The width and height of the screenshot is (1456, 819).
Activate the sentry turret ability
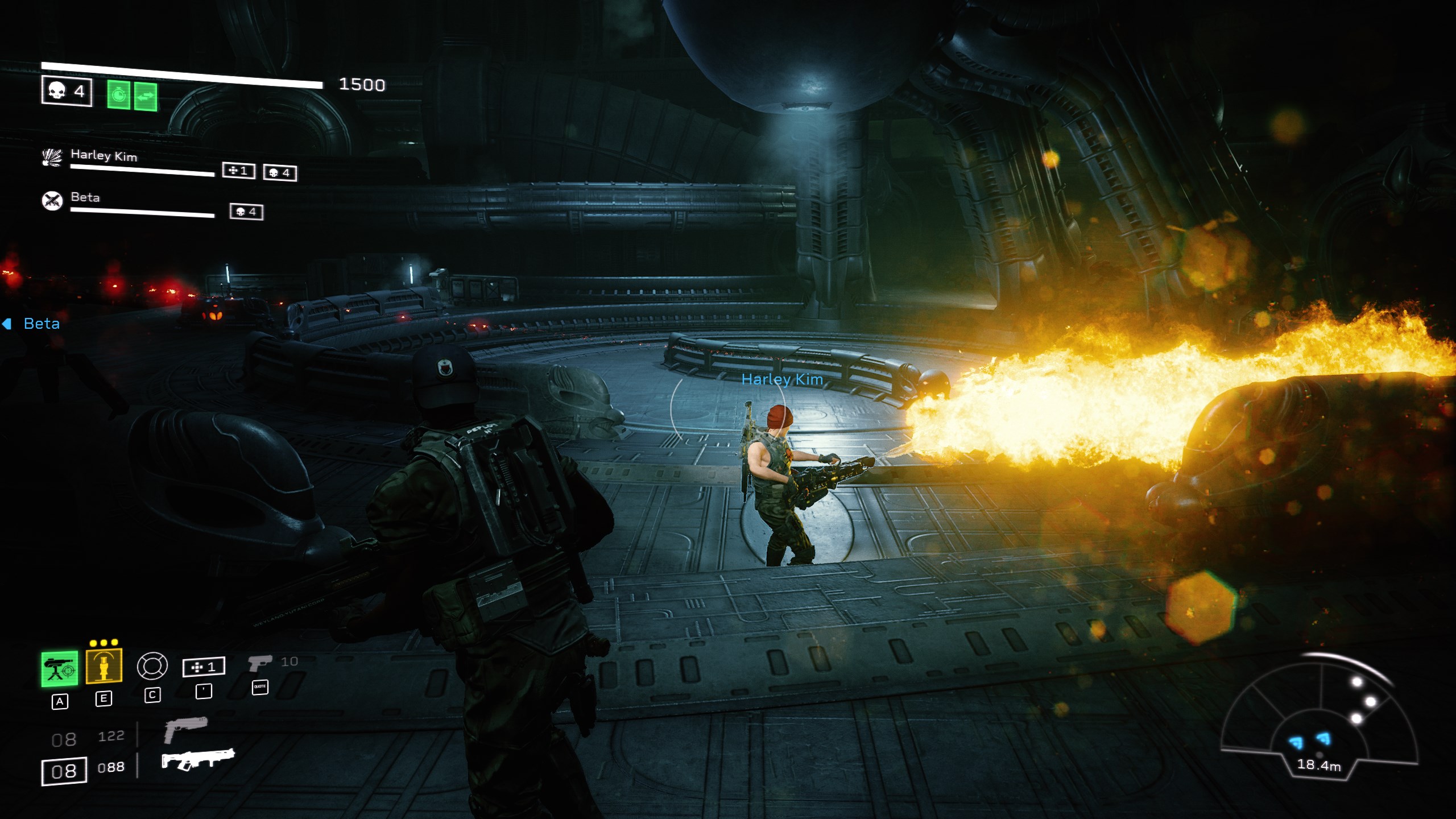point(59,669)
